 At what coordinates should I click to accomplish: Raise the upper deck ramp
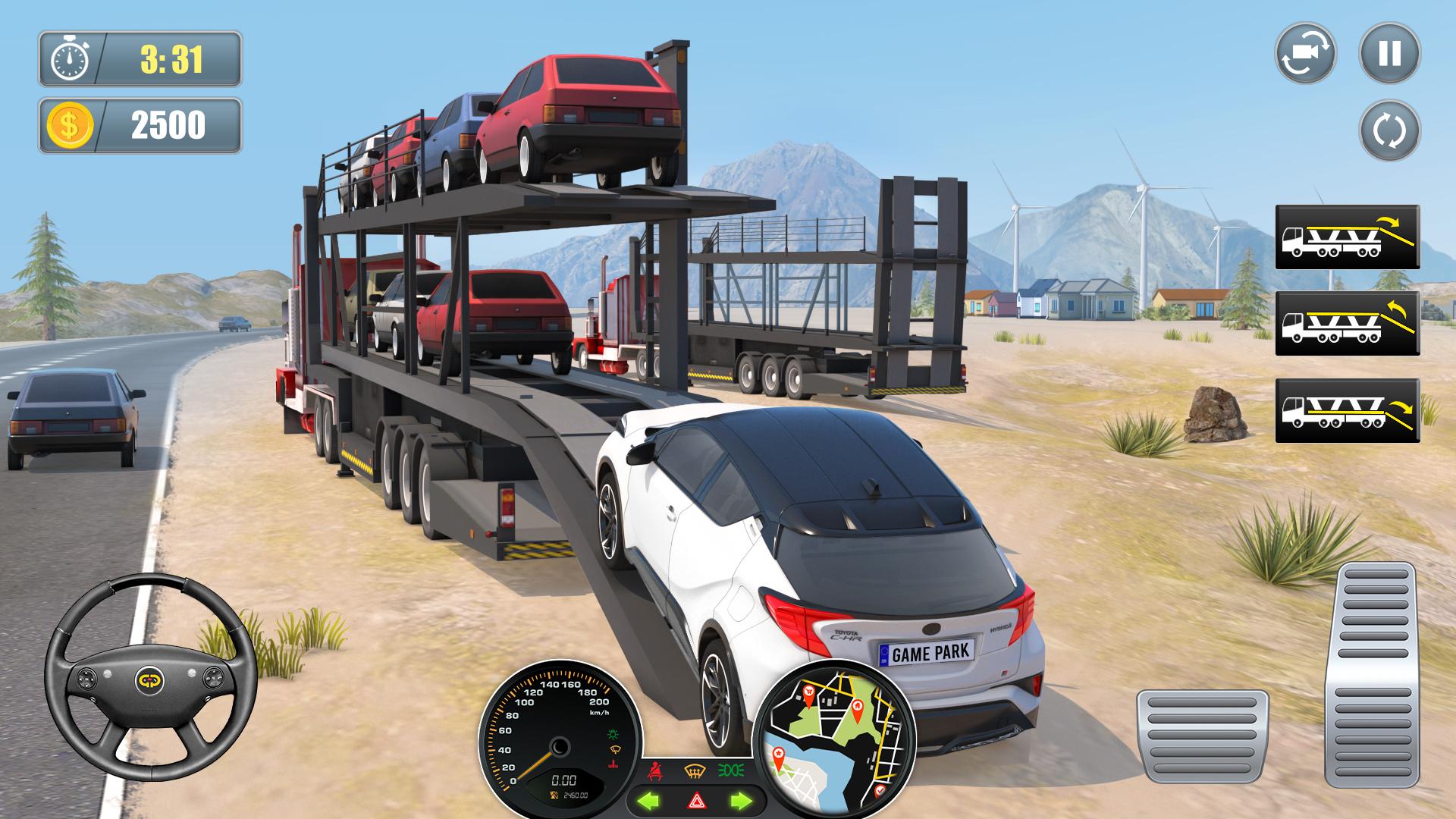pyautogui.click(x=1347, y=323)
